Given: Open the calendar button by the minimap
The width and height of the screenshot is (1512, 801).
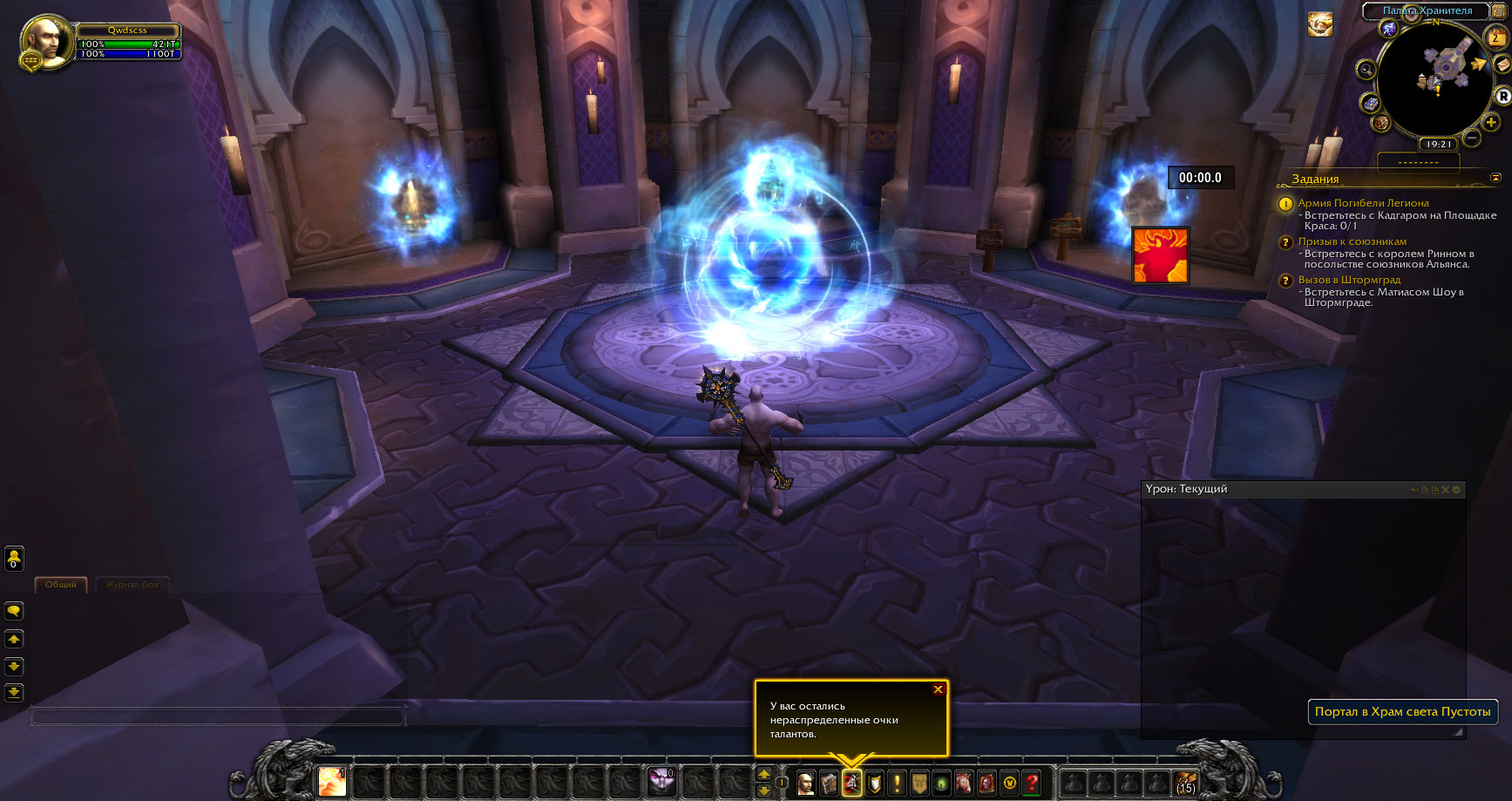Looking at the screenshot, I should (x=1495, y=37).
